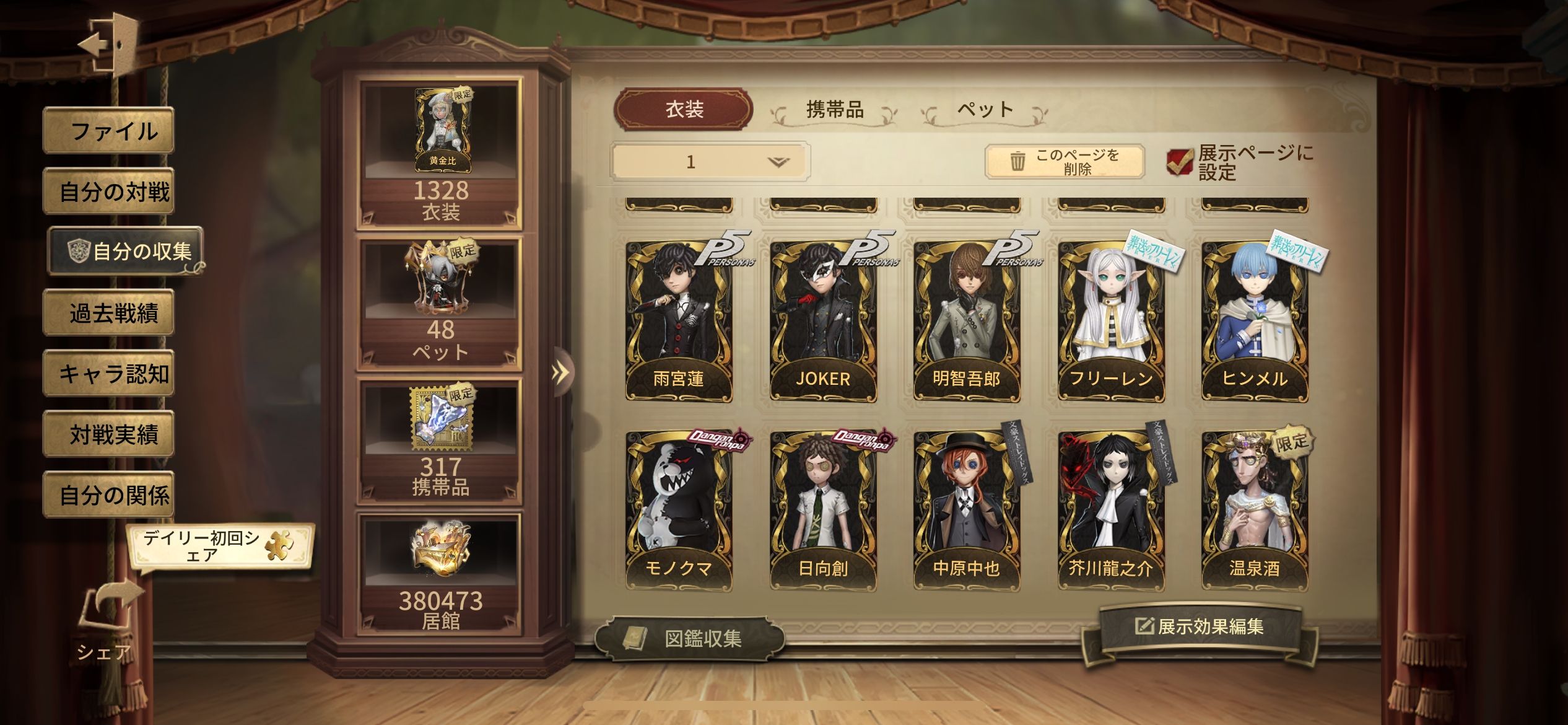Open the ファイル menu entry

click(109, 131)
